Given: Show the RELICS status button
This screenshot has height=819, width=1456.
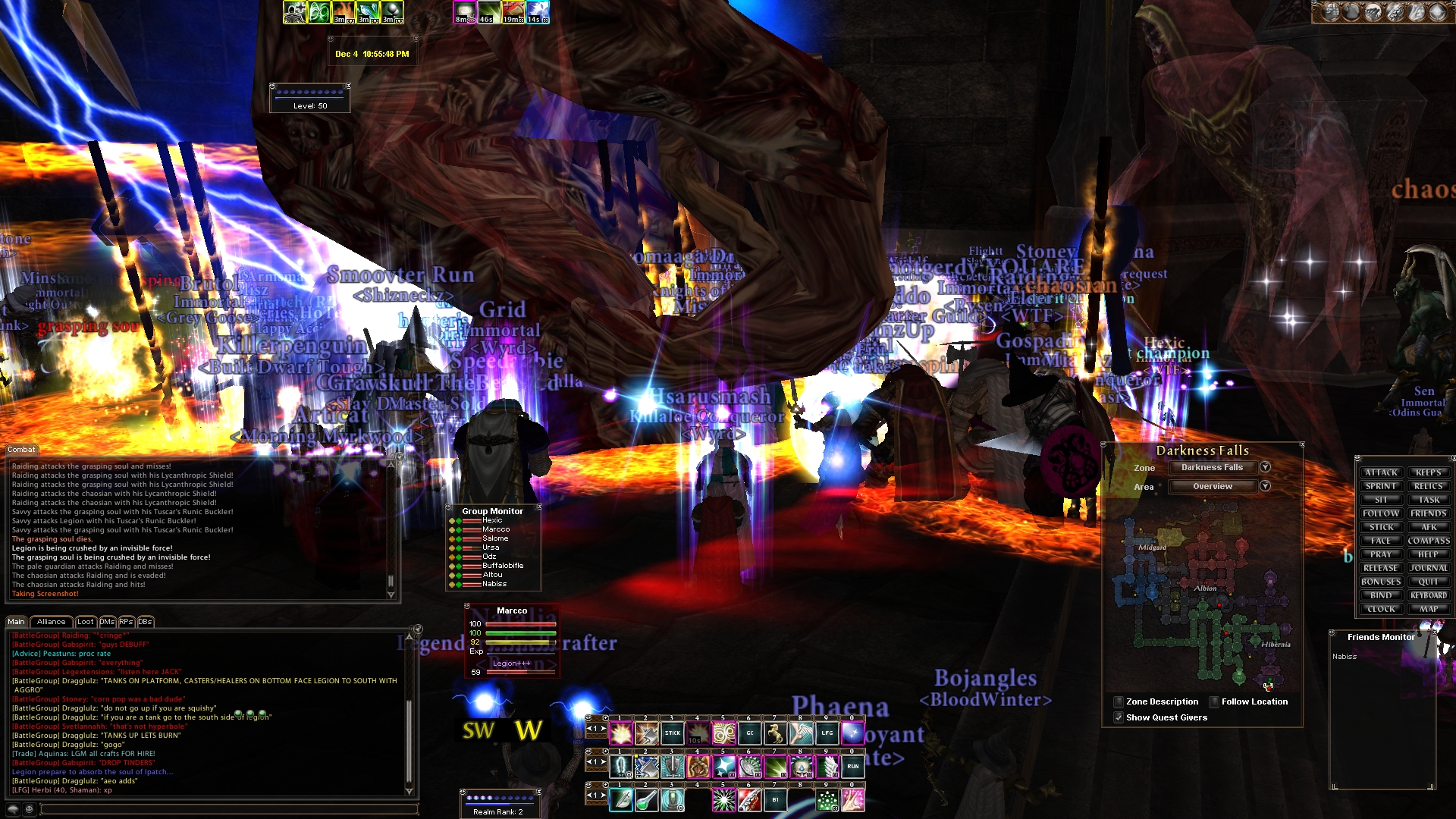Looking at the screenshot, I should (1429, 486).
